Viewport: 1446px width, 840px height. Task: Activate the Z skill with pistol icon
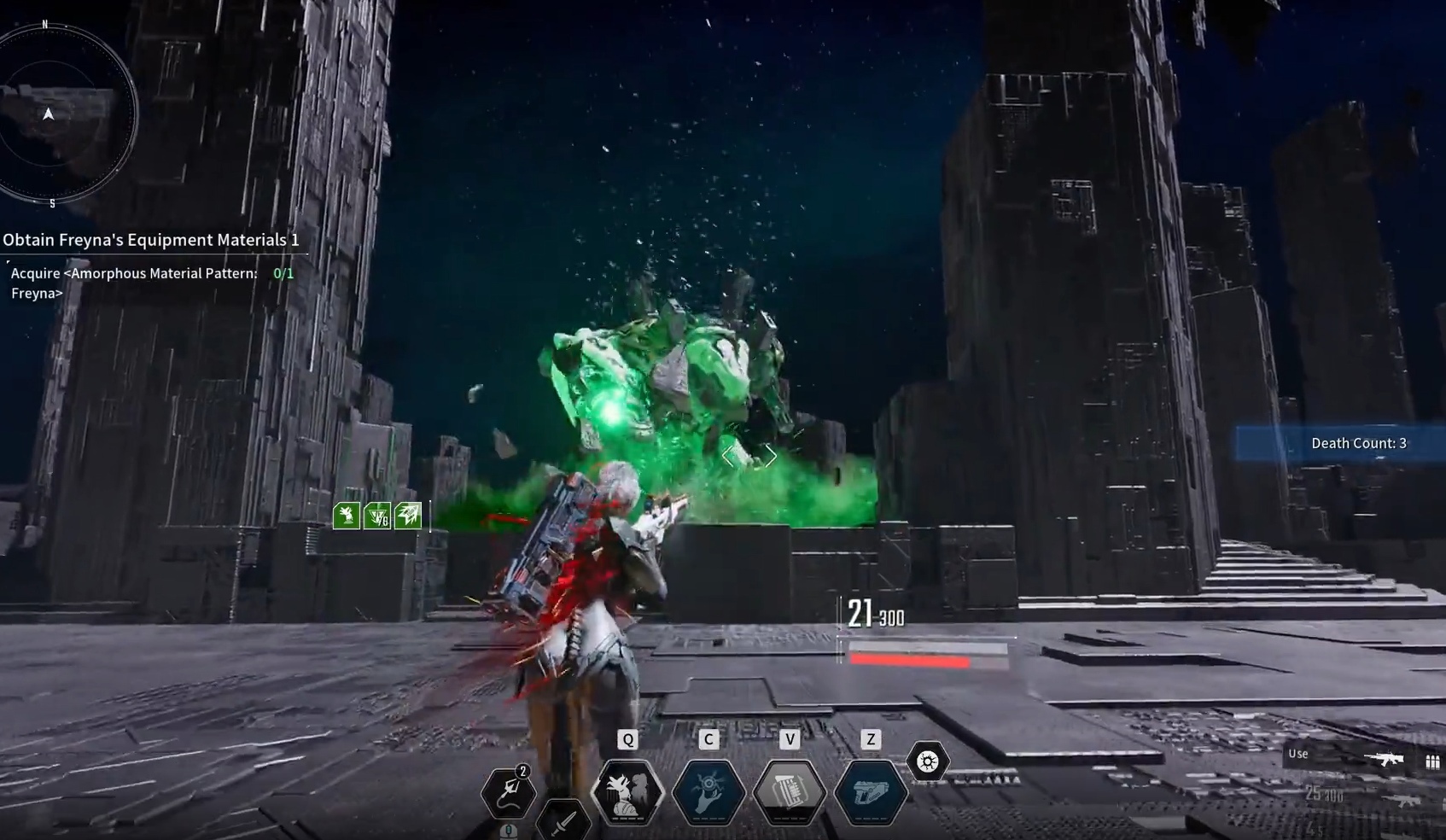click(870, 792)
